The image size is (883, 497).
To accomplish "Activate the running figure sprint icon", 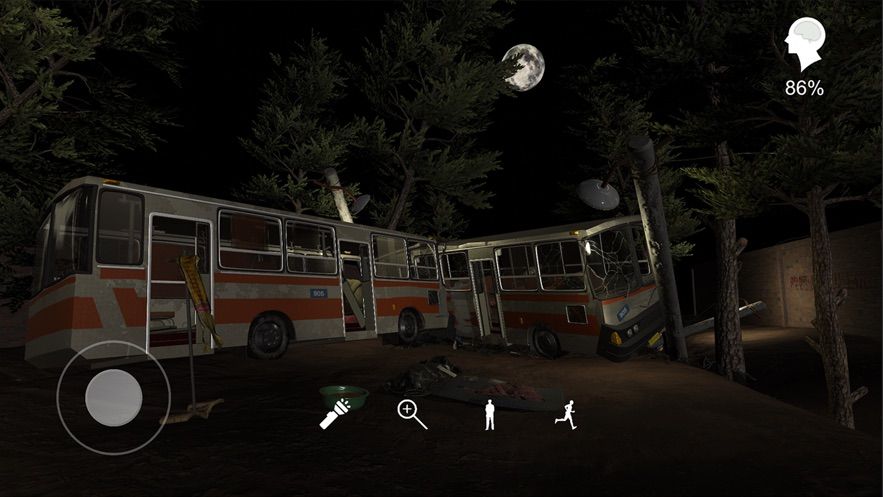I will pos(566,414).
